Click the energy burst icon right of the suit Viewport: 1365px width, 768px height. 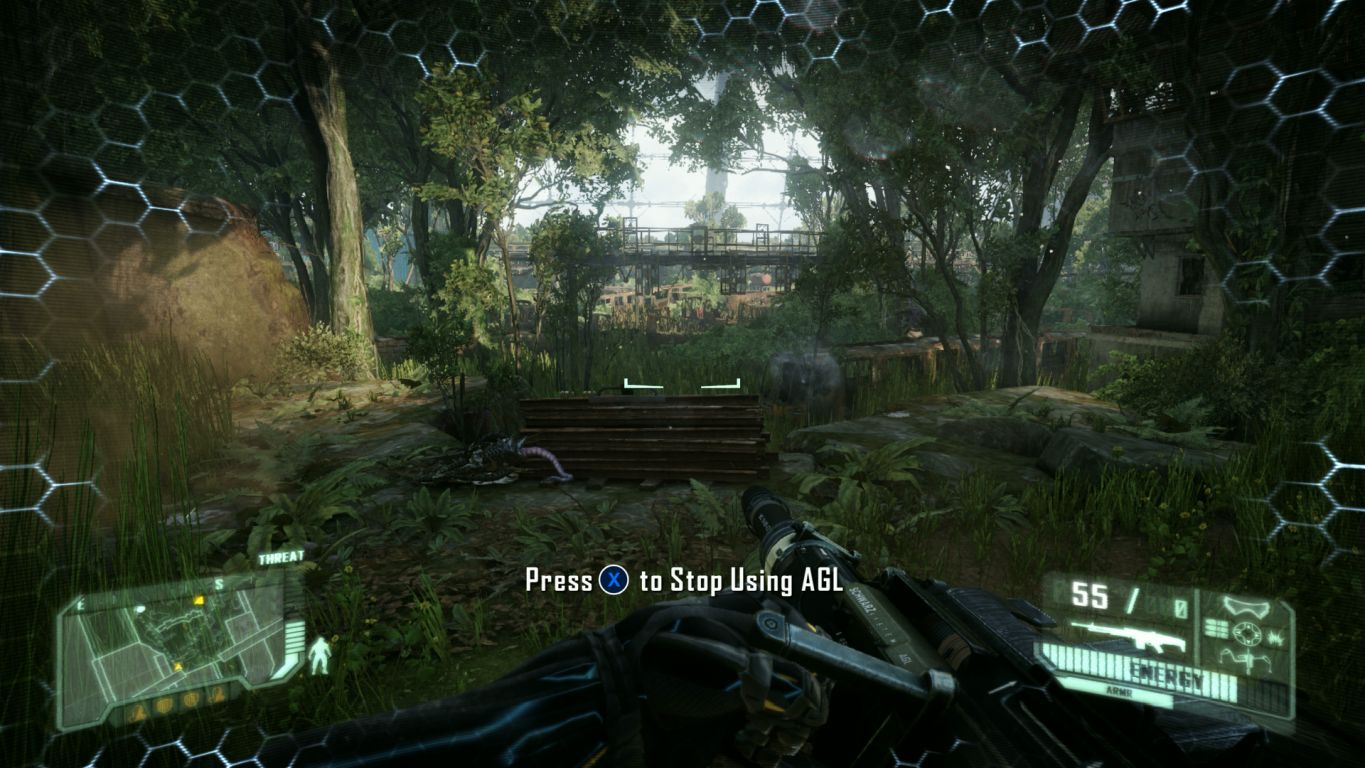coord(1277,638)
